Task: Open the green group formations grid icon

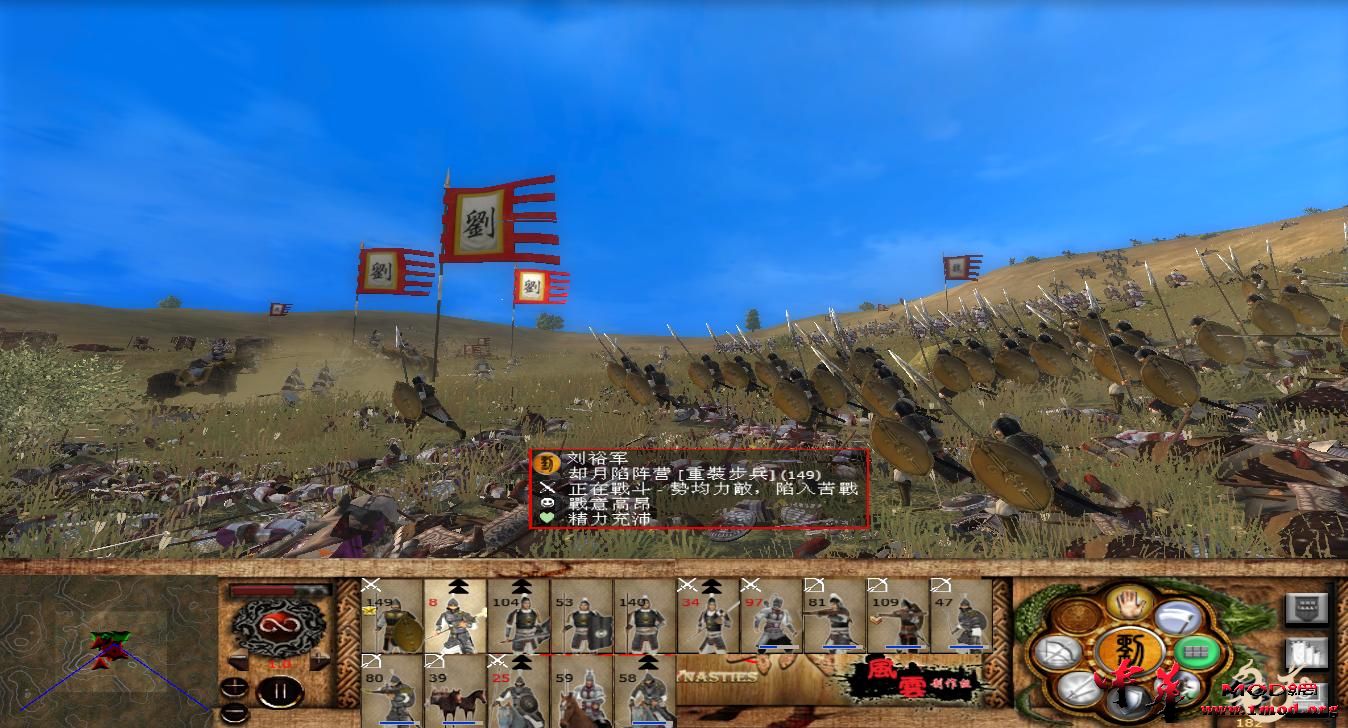Action: pos(1195,650)
